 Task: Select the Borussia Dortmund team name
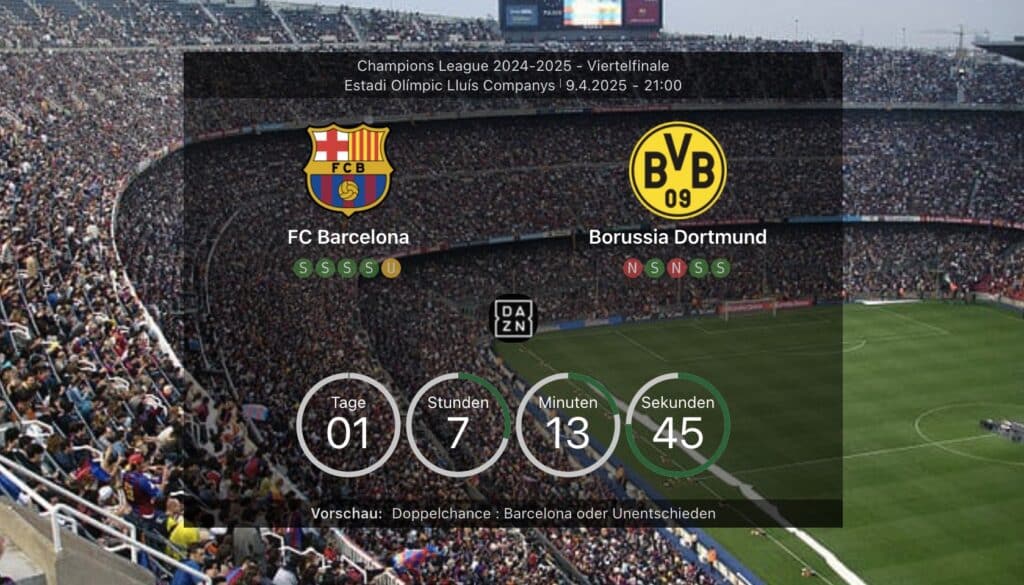coord(677,237)
